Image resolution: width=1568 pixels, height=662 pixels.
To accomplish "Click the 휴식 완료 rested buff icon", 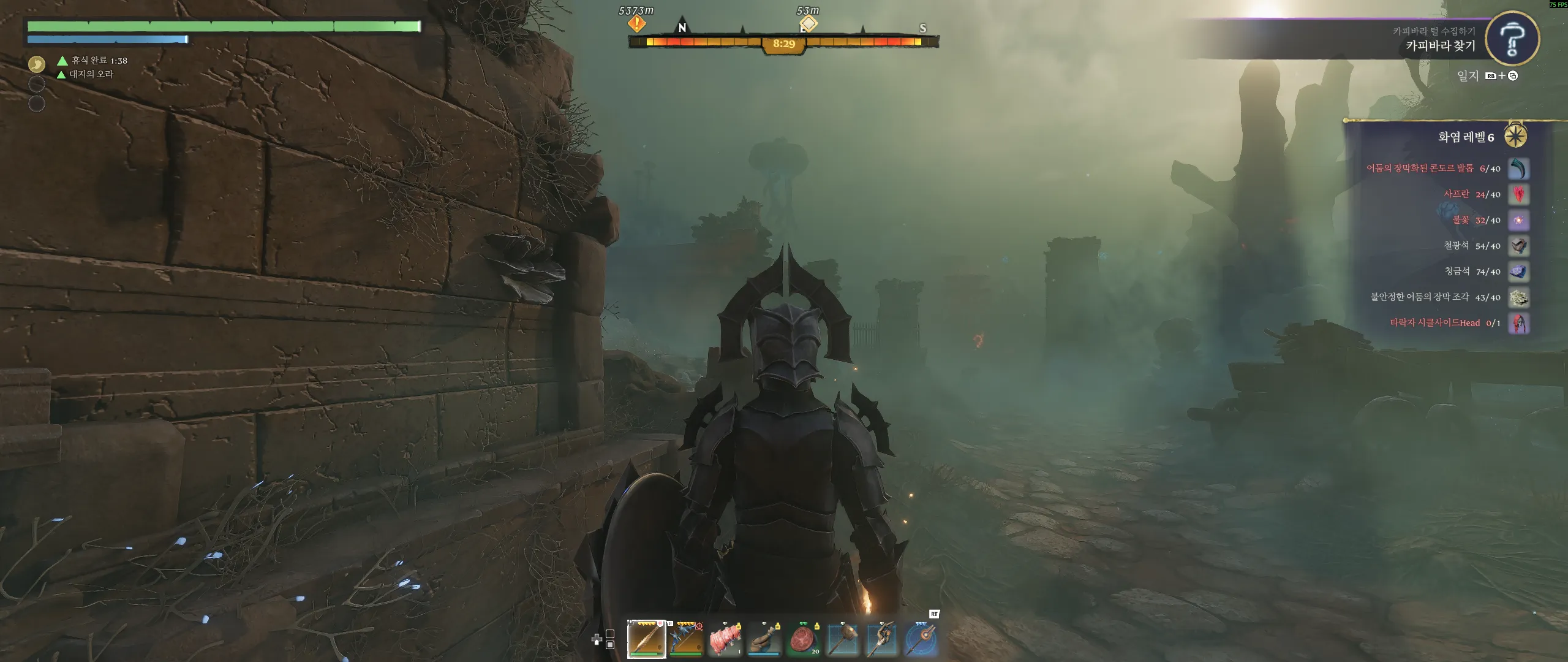I will click(37, 64).
